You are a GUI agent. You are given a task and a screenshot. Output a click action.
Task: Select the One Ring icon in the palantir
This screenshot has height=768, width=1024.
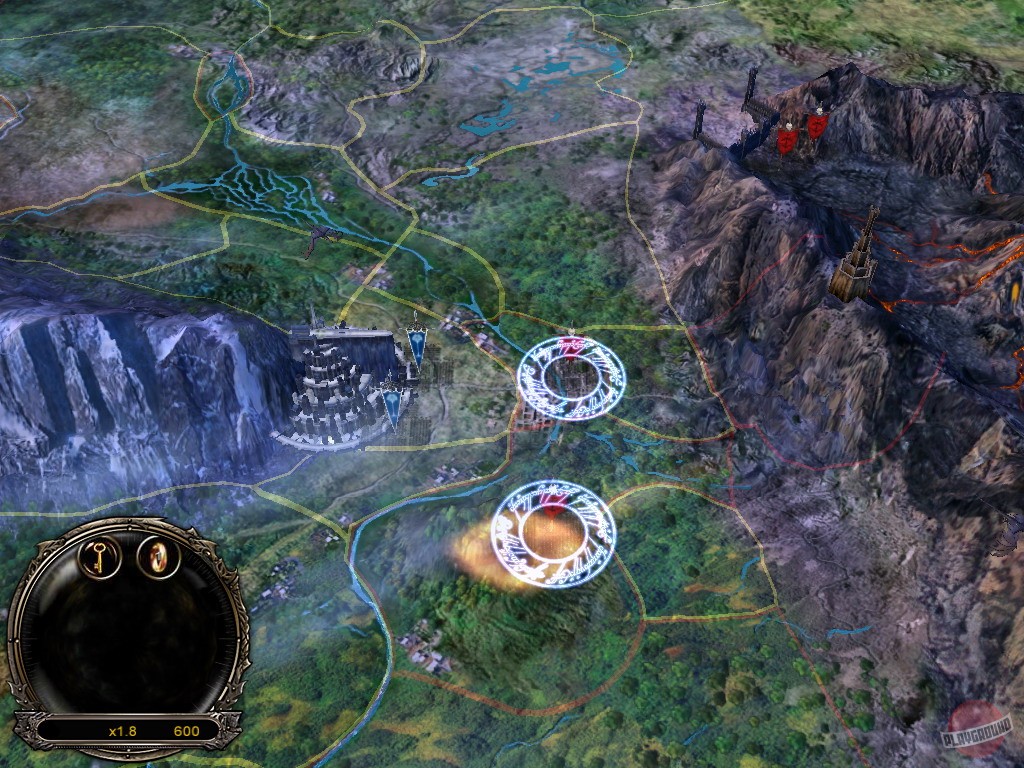(157, 555)
